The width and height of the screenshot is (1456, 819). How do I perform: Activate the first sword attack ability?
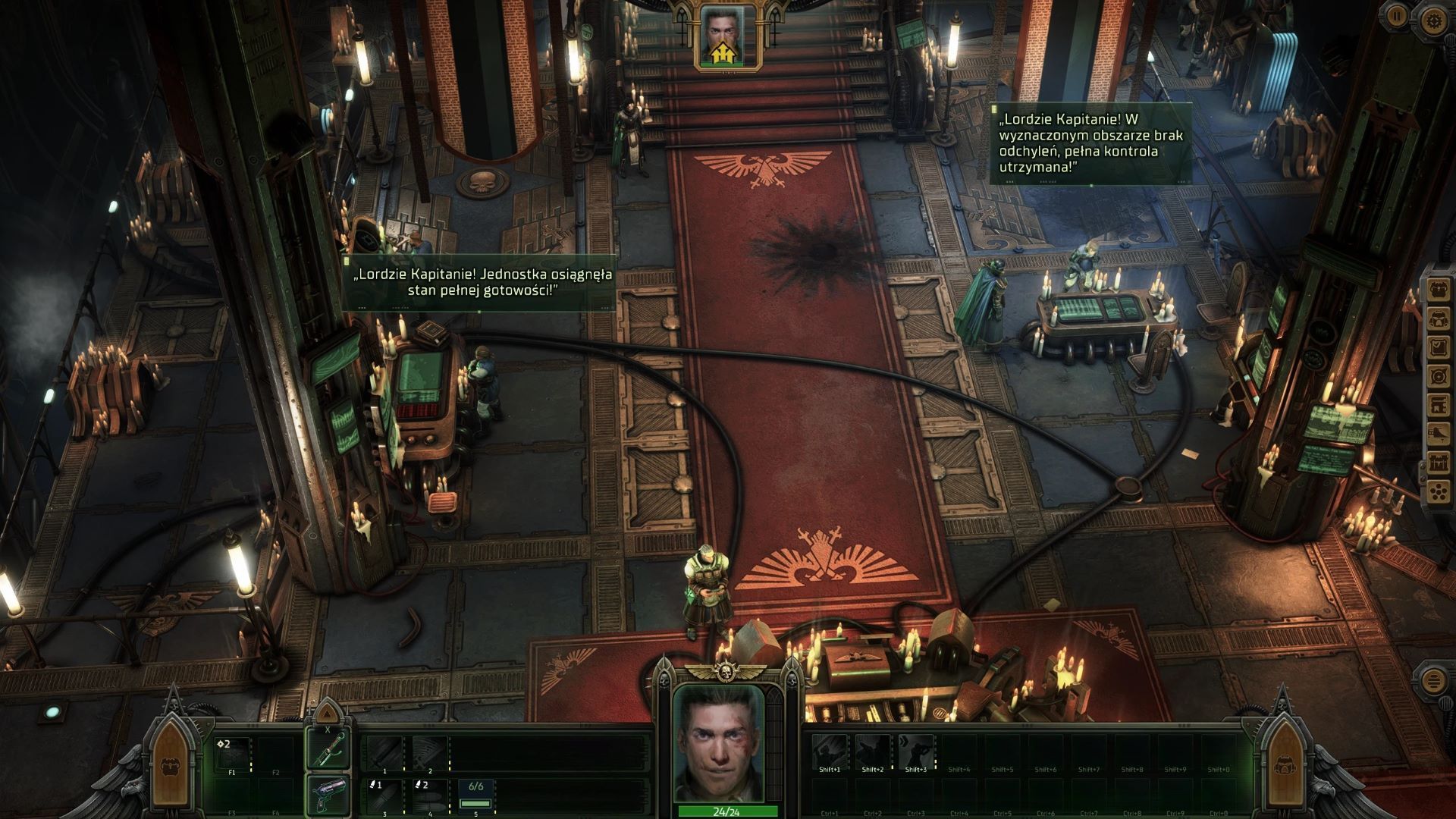coord(385,752)
